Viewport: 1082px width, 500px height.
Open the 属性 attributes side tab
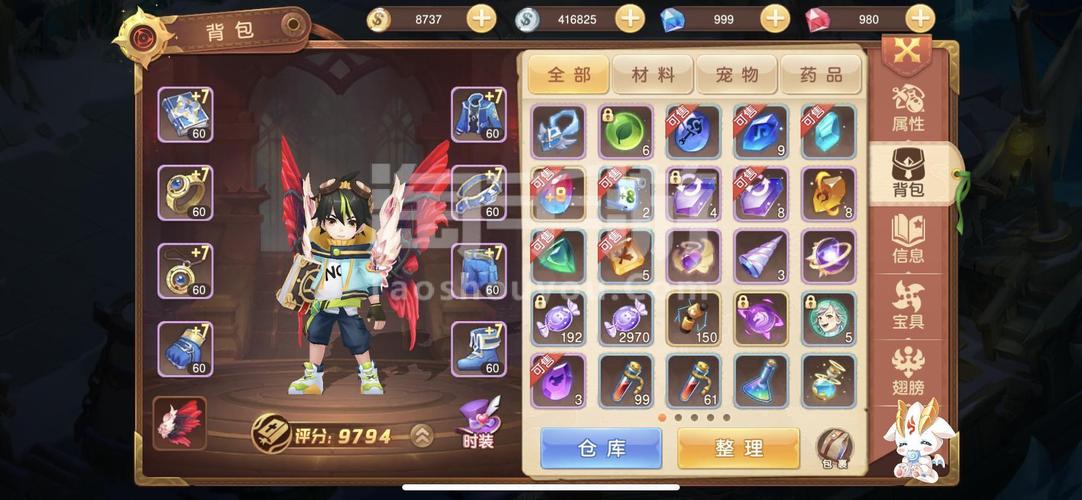click(908, 109)
